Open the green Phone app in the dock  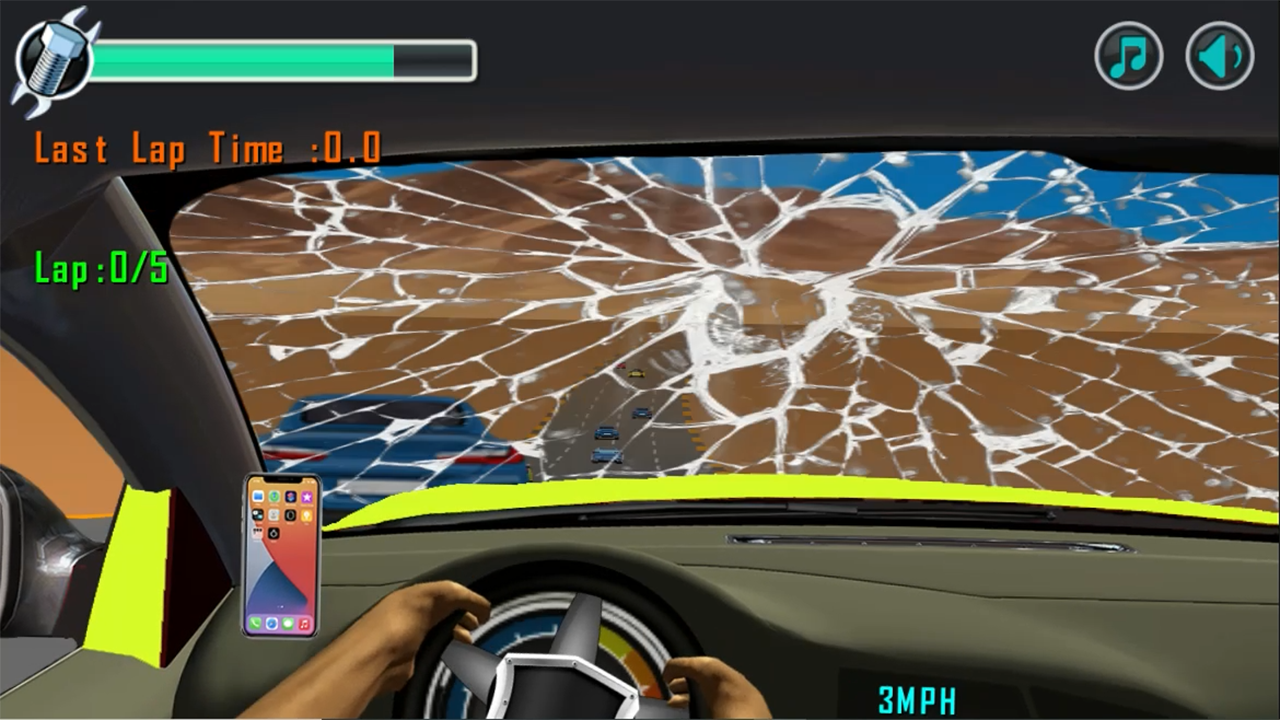pyautogui.click(x=255, y=623)
